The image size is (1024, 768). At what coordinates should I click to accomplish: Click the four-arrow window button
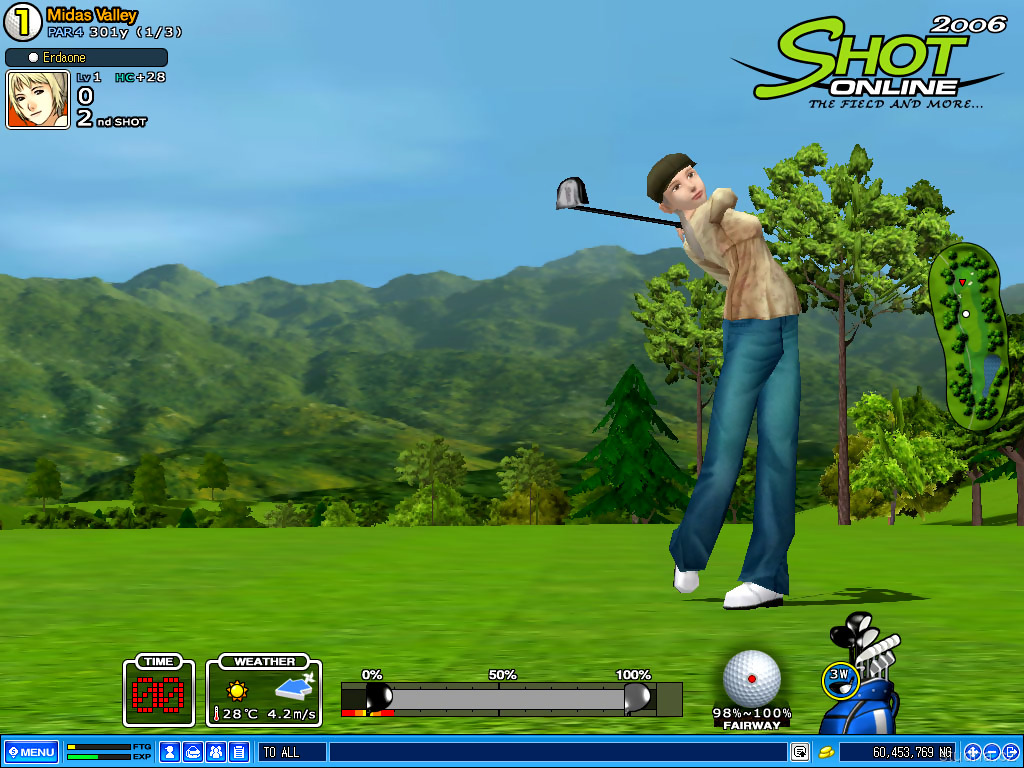[x=972, y=752]
